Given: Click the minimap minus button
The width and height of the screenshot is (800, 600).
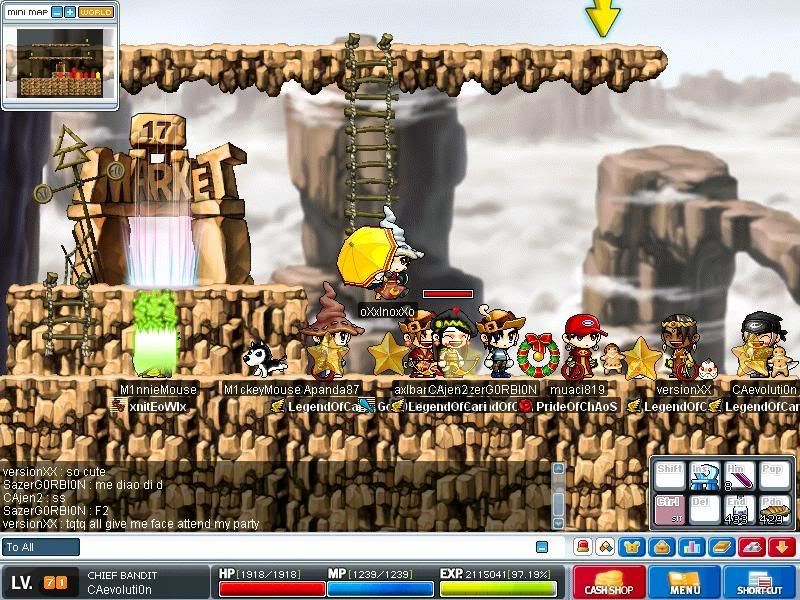Looking at the screenshot, I should pyautogui.click(x=56, y=12).
